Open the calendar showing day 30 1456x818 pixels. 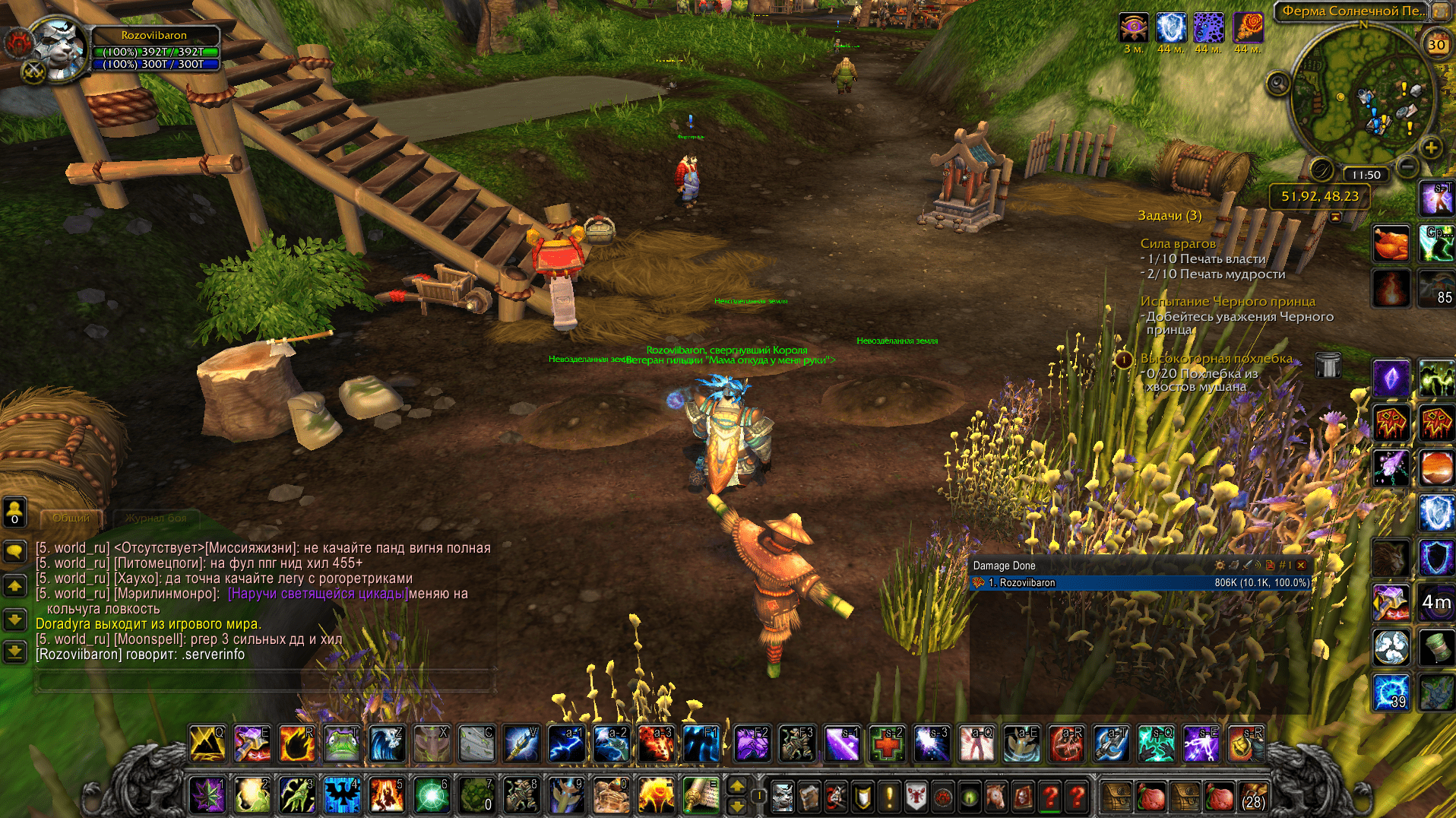click(x=1436, y=45)
